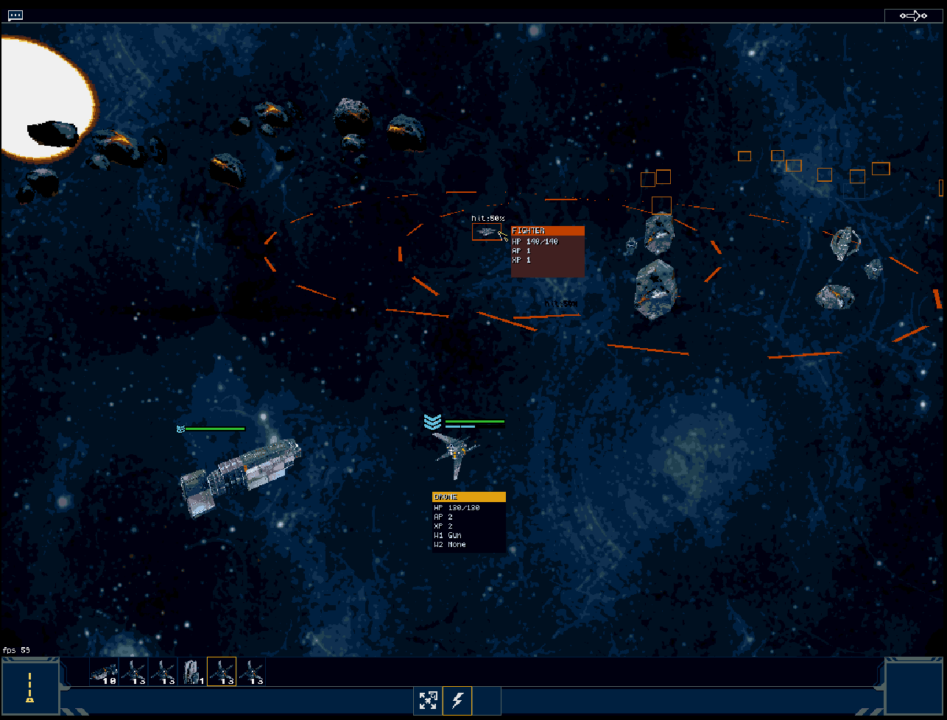Select the unit slot numbered 10

[104, 671]
